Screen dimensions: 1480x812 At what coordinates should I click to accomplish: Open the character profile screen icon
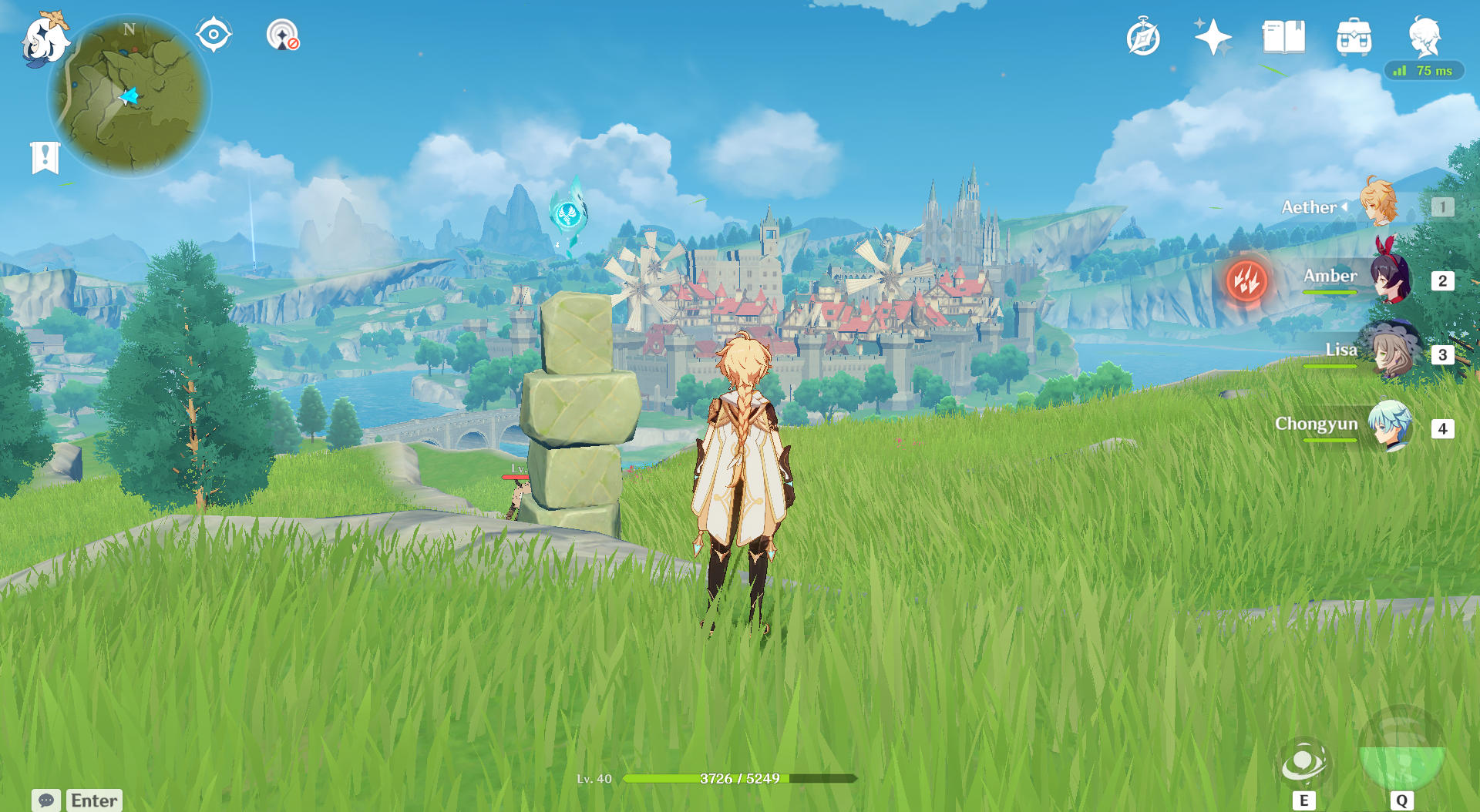pyautogui.click(x=1424, y=36)
